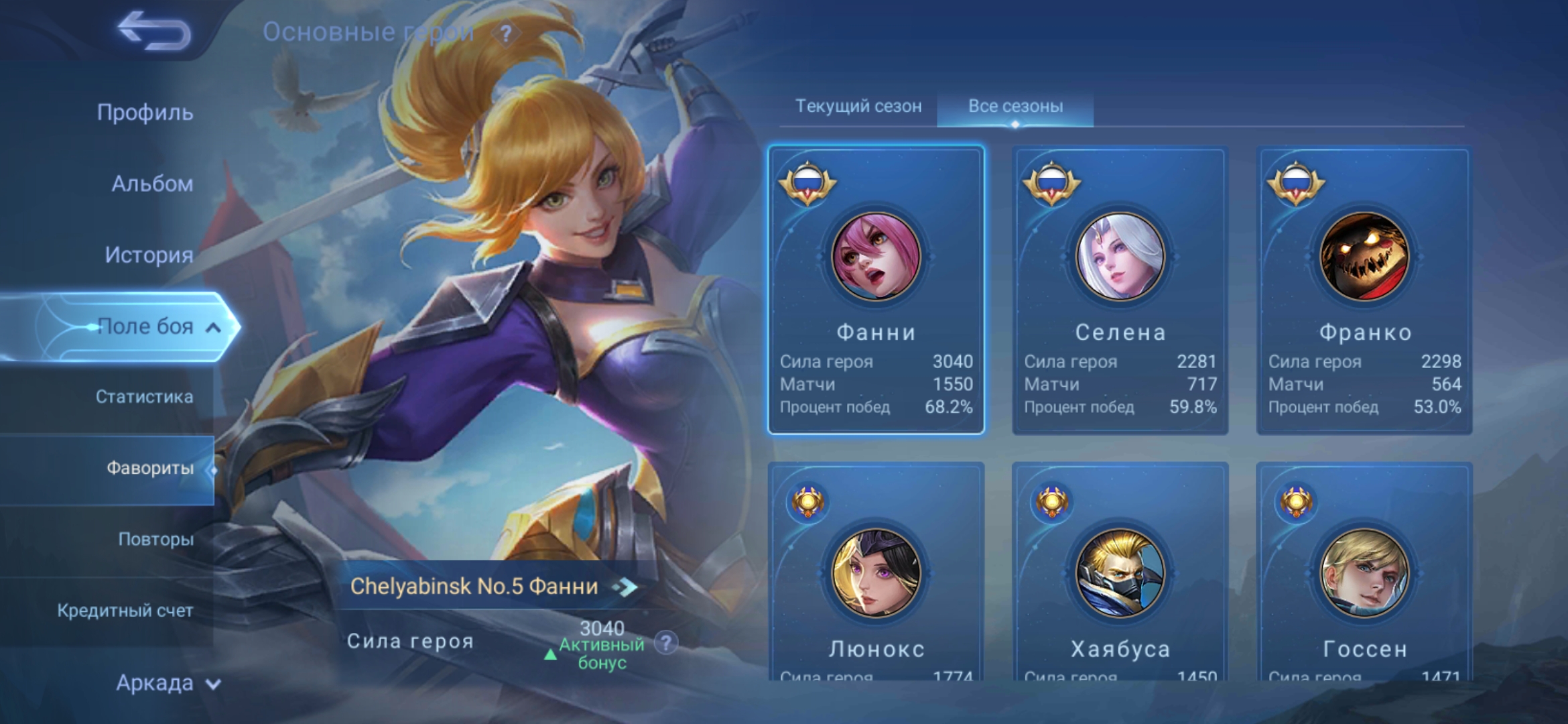Collapse the Поле боя menu section

tap(213, 328)
